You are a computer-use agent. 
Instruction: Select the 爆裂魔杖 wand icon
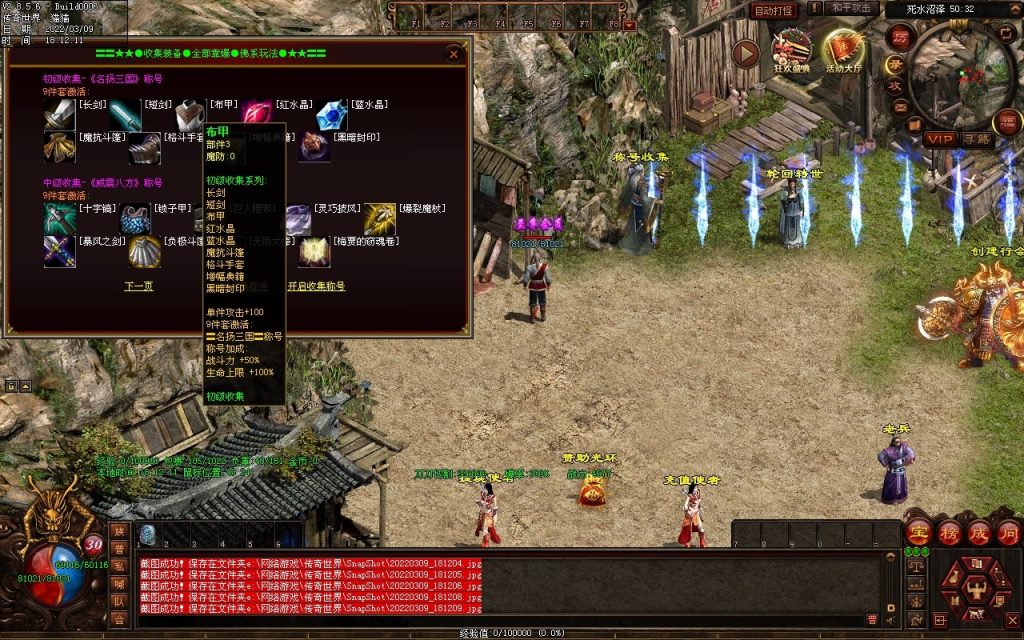[380, 219]
